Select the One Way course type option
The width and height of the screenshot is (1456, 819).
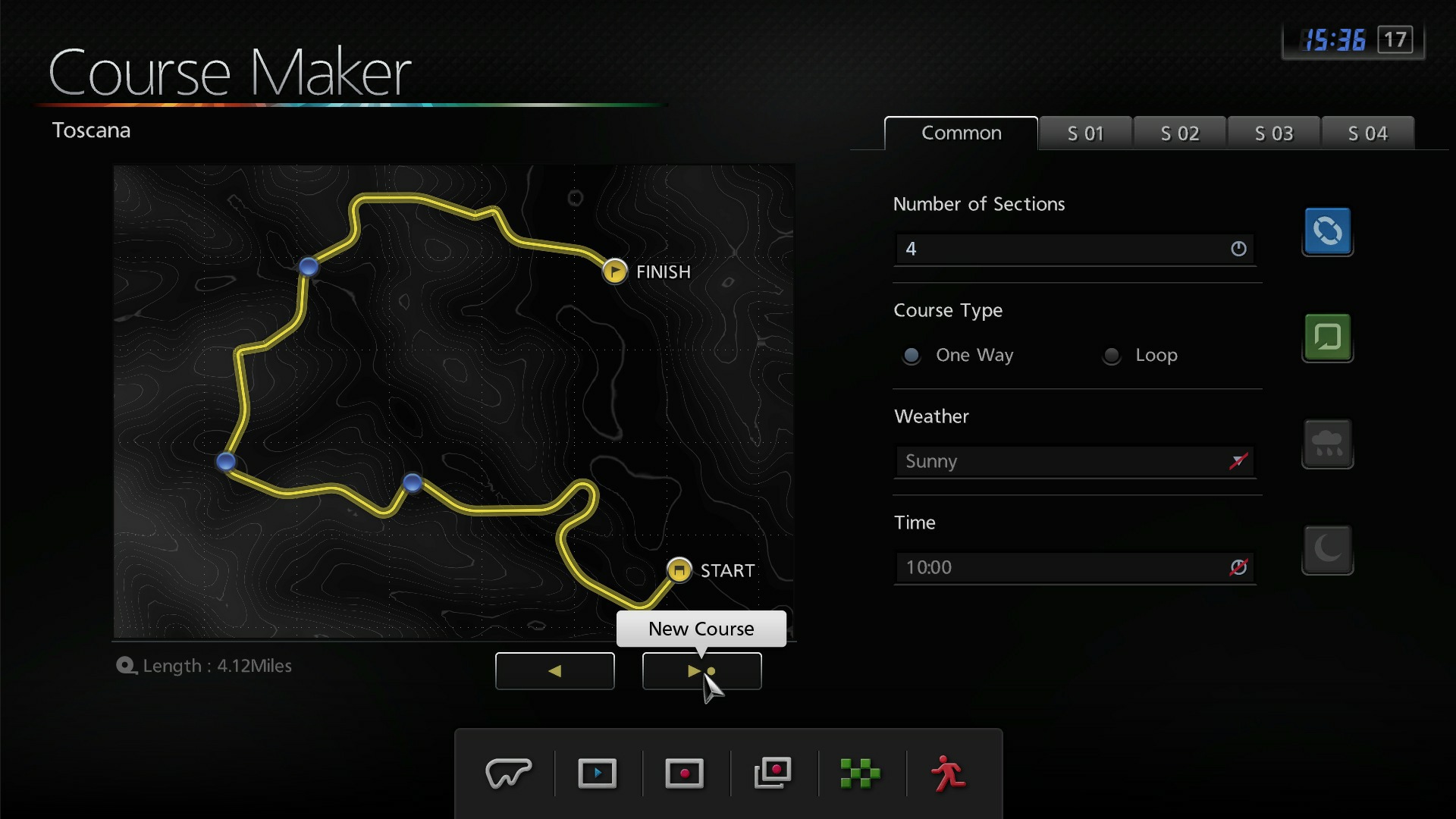912,356
